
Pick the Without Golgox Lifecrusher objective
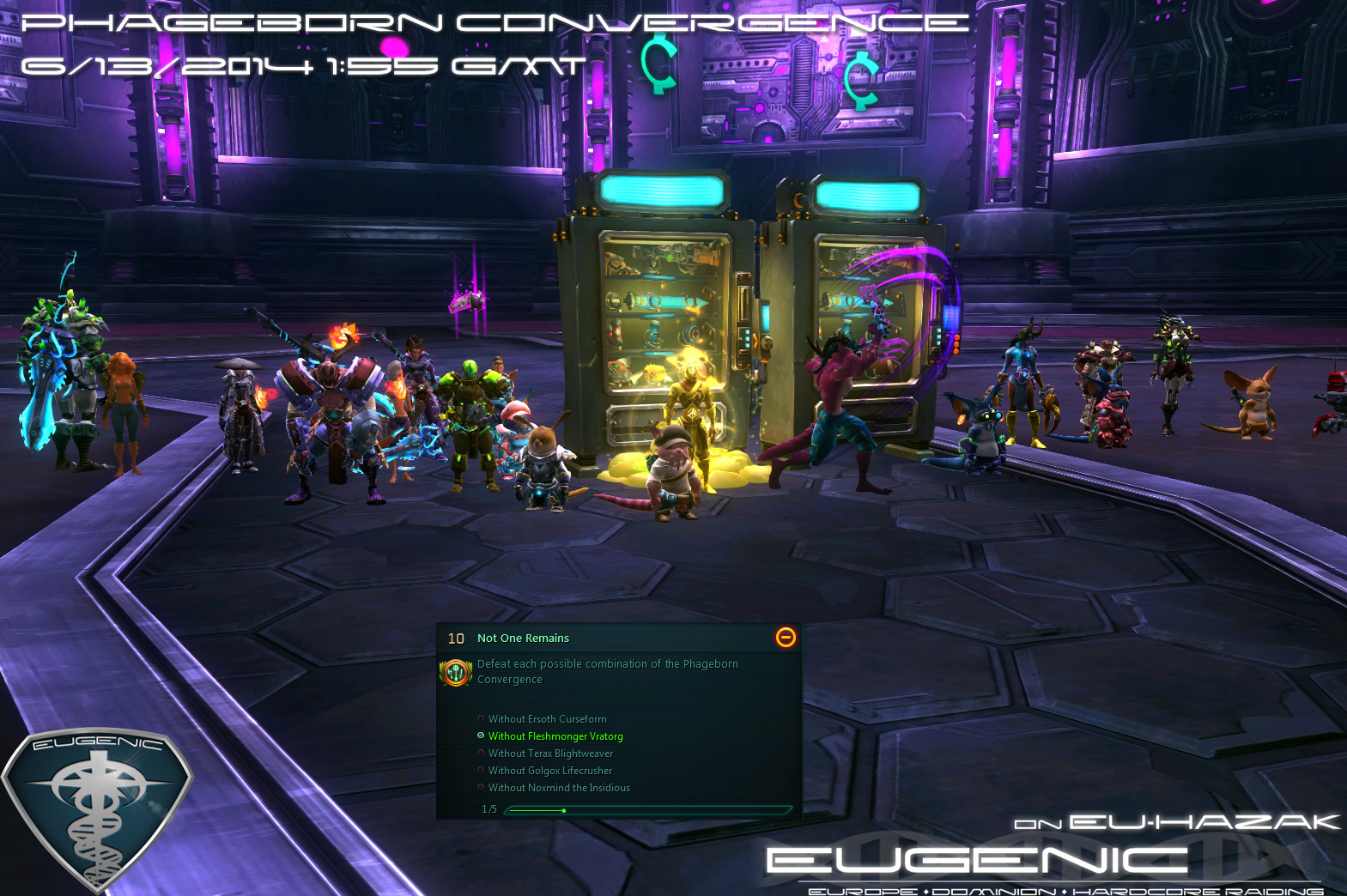click(549, 771)
